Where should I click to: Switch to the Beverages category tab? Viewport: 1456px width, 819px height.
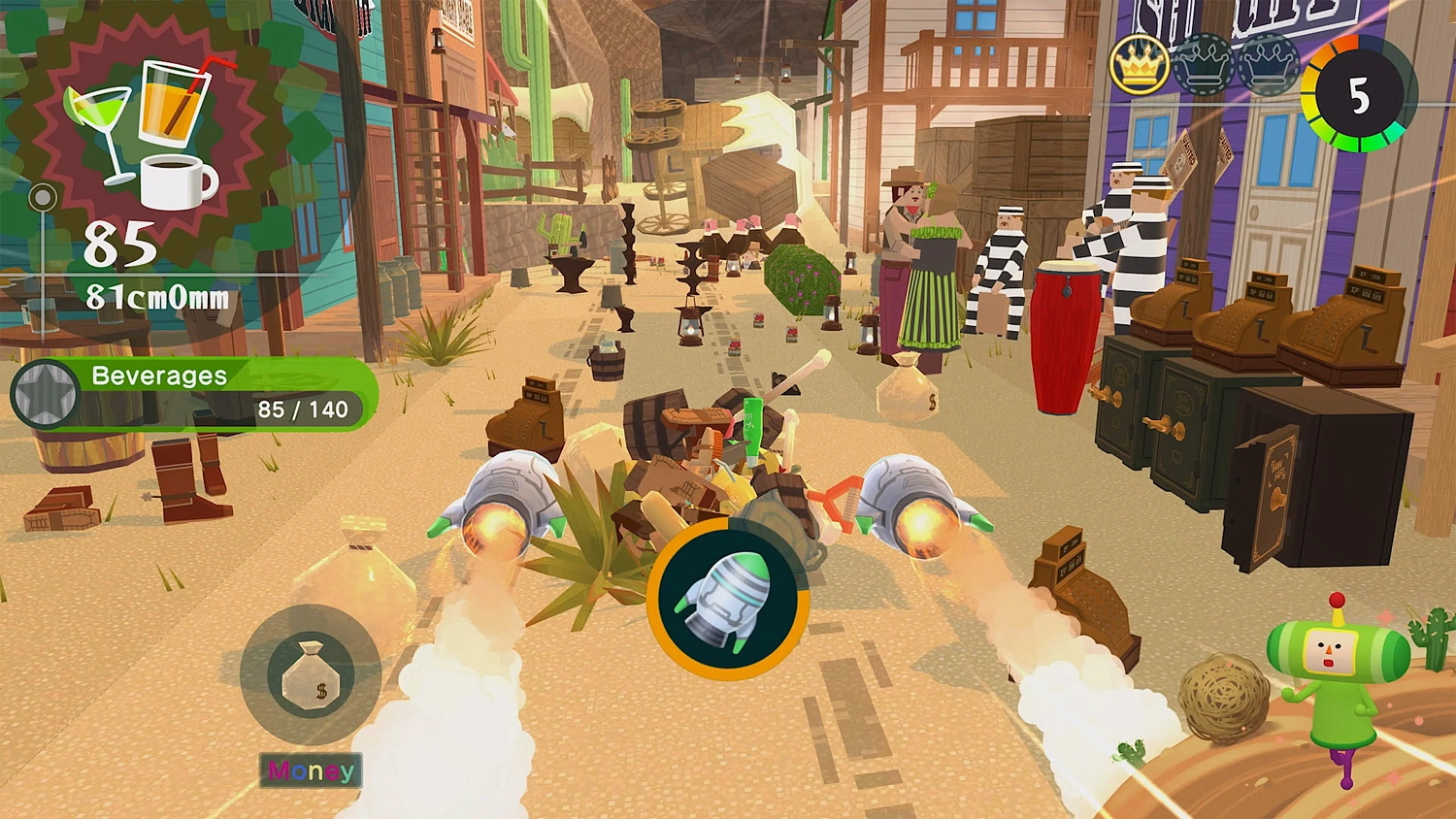157,376
